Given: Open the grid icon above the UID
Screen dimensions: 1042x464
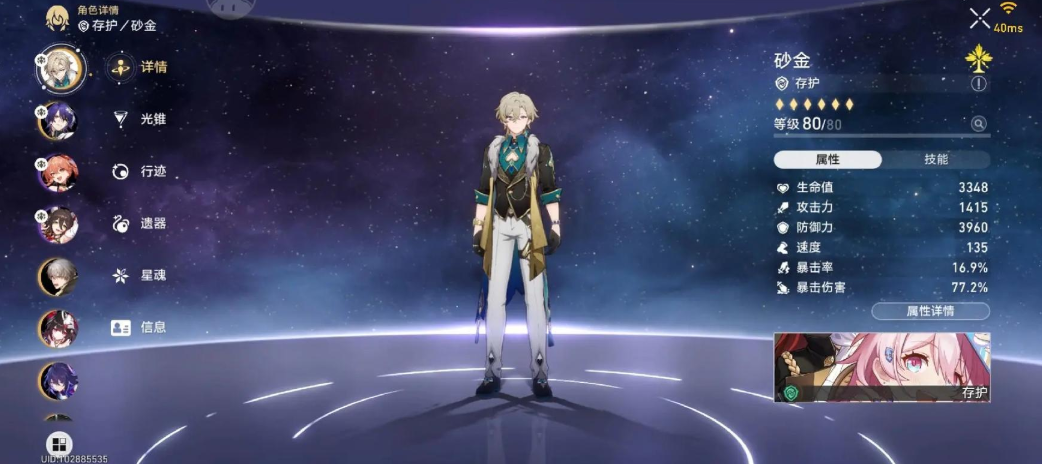Looking at the screenshot, I should point(59,443).
